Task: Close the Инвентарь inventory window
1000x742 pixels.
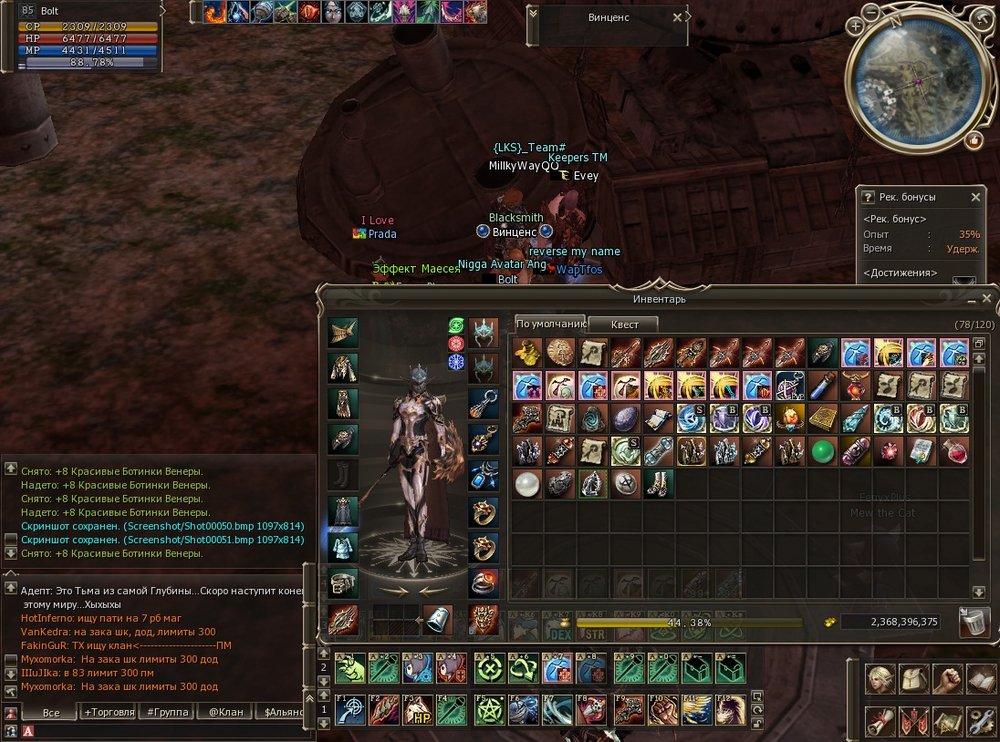Action: (x=987, y=299)
